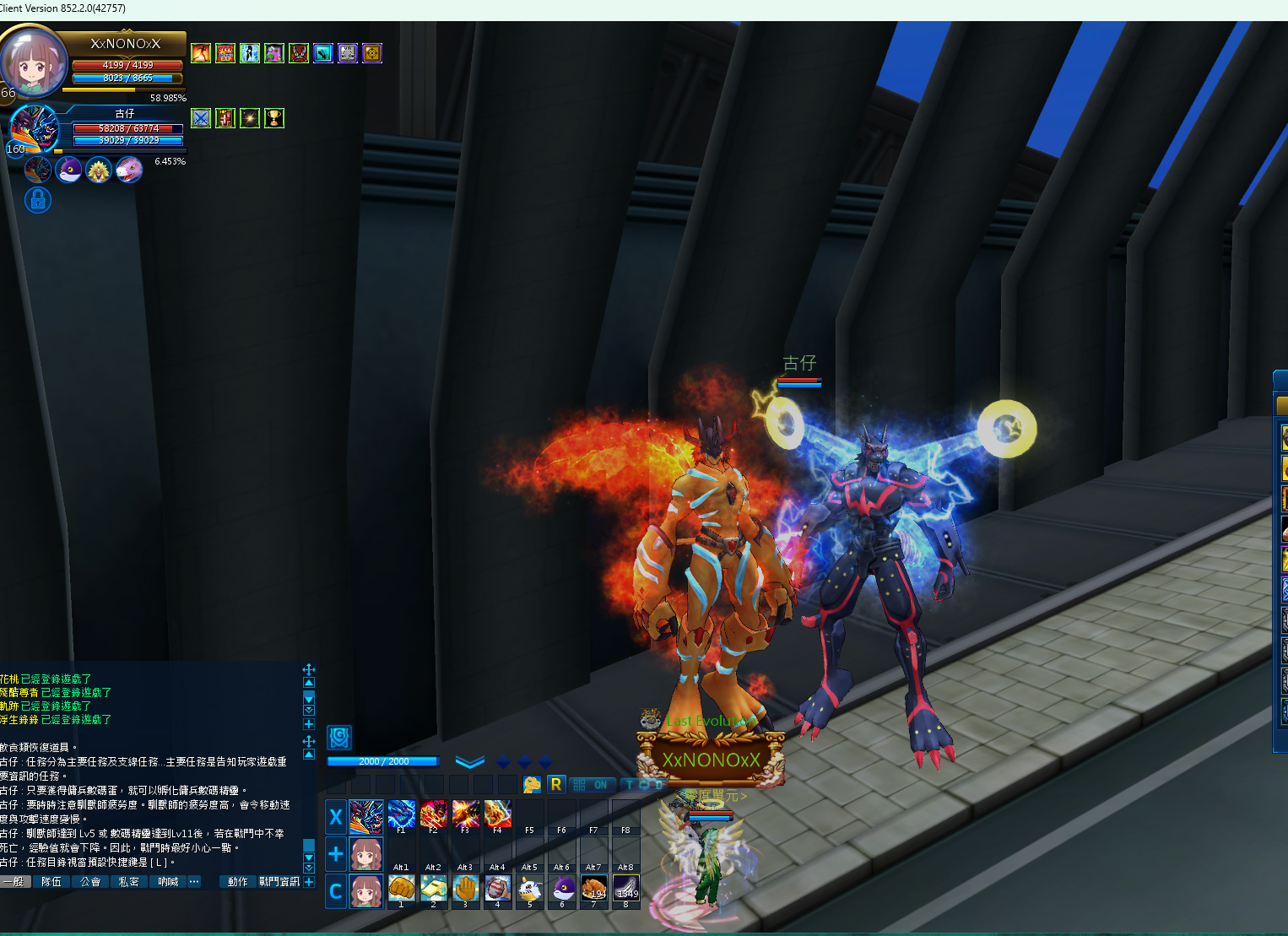The width and height of the screenshot is (1288, 936).
Task: Select the purple whale partner portrait
Action: click(x=68, y=170)
